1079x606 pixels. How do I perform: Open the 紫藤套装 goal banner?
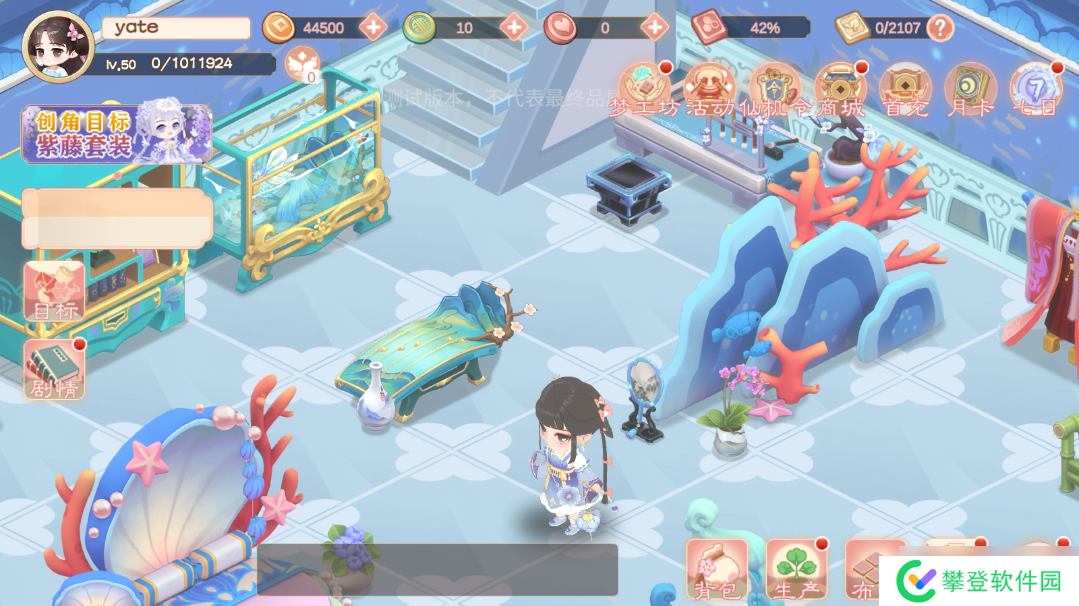click(x=117, y=134)
